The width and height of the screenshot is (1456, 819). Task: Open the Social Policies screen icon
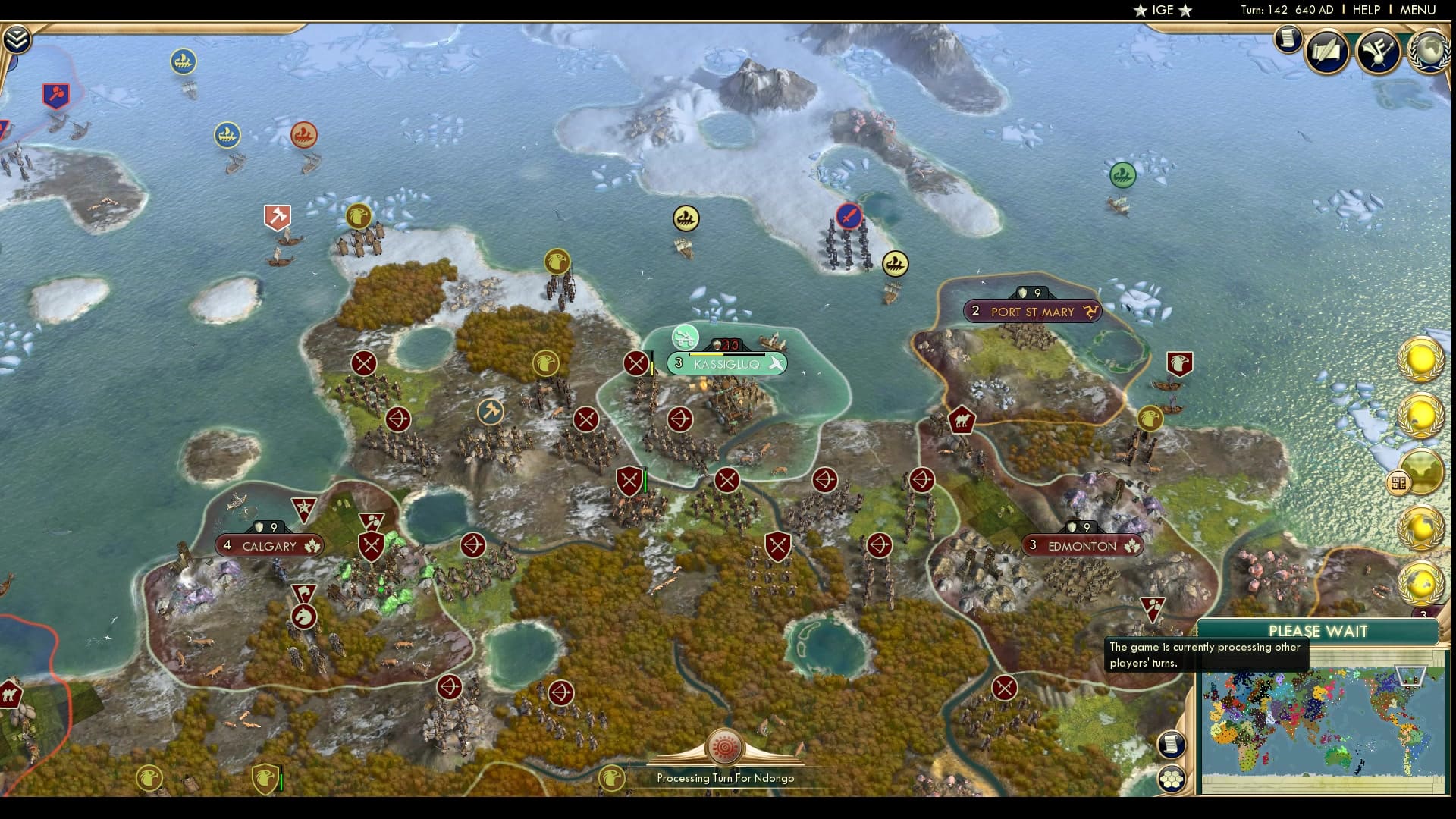[1326, 52]
